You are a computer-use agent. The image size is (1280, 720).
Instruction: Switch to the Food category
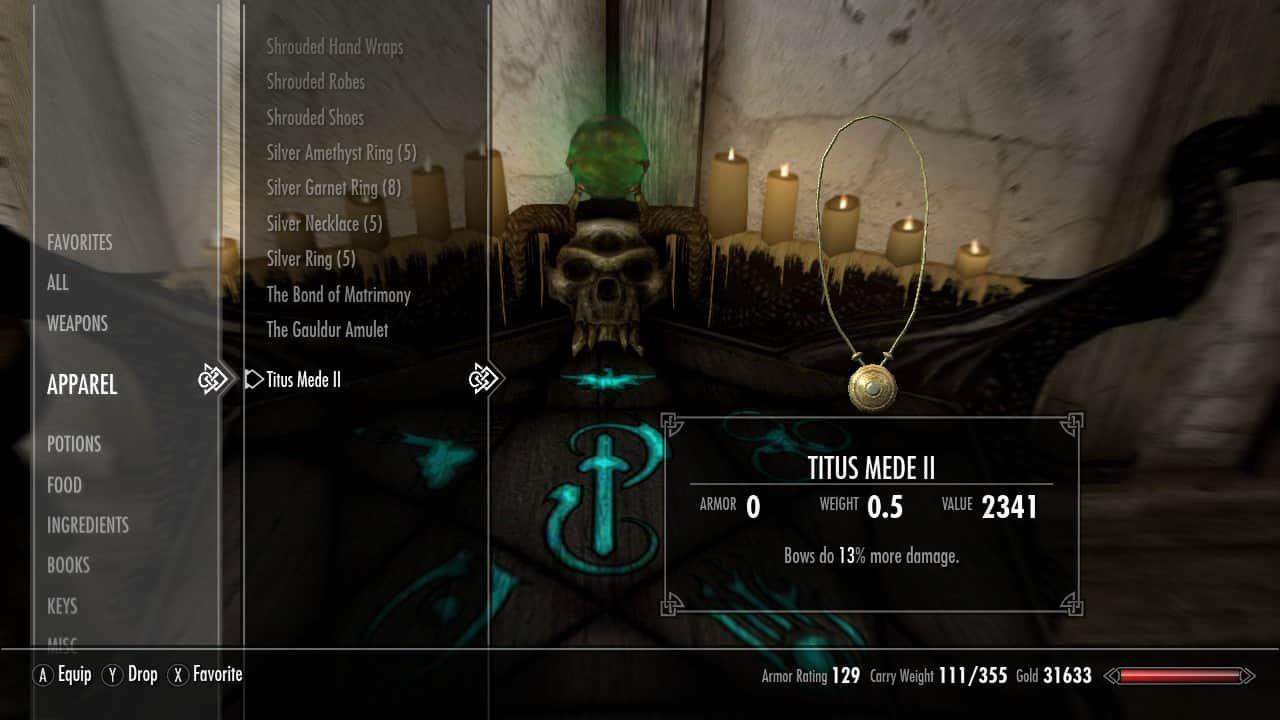[64, 485]
